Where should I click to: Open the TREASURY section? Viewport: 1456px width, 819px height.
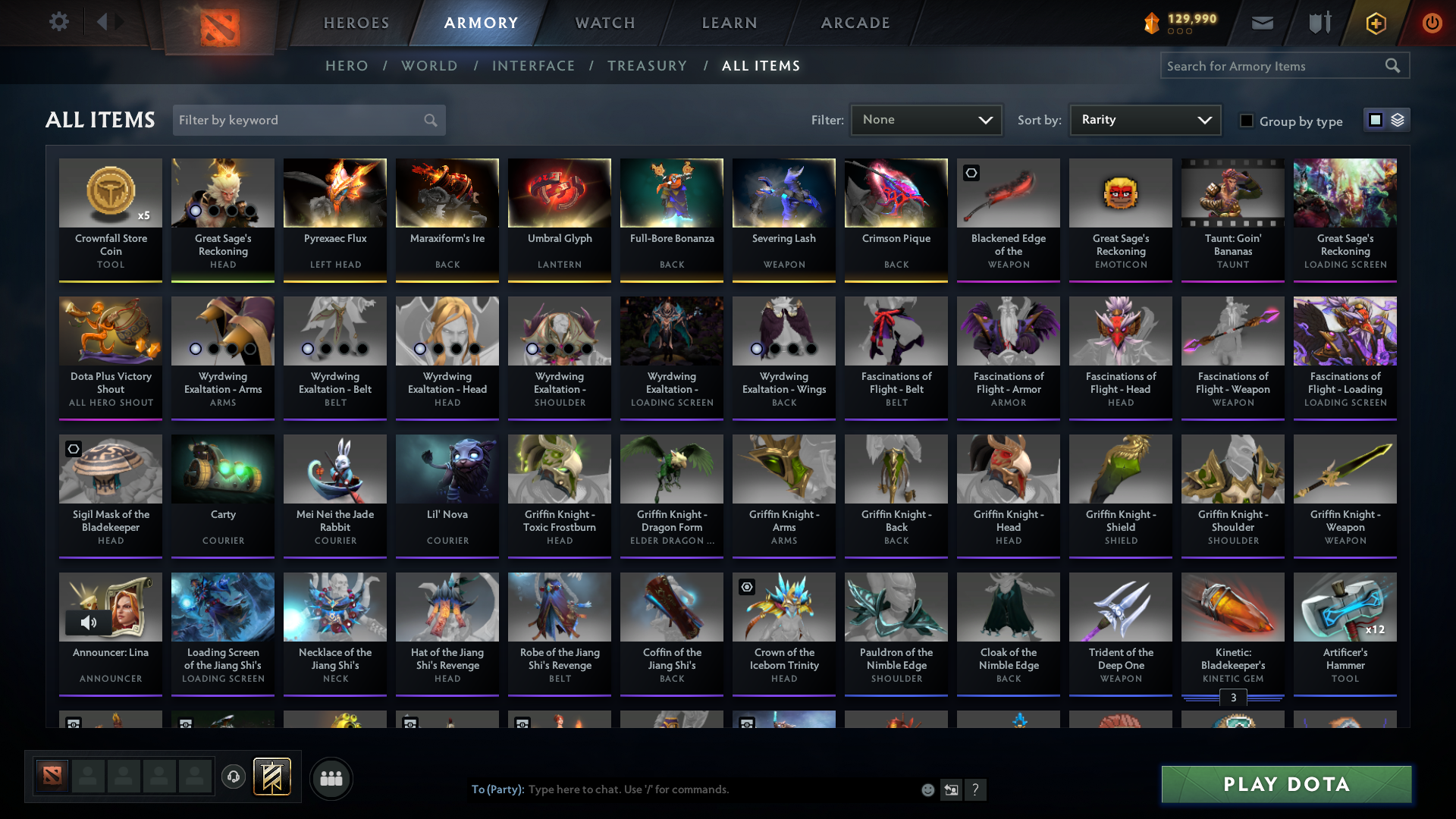[x=647, y=66]
